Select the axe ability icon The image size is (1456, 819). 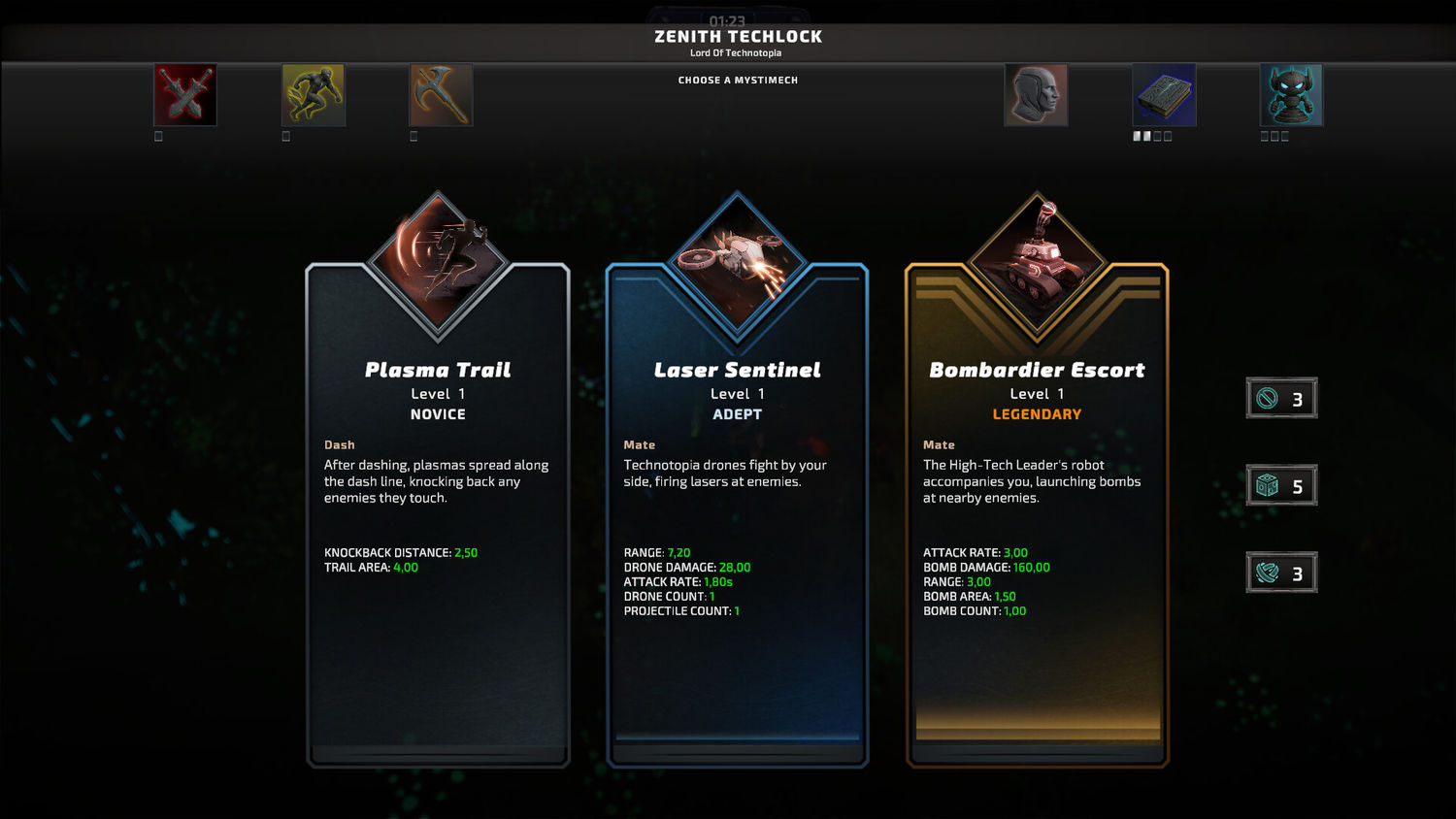pyautogui.click(x=441, y=95)
